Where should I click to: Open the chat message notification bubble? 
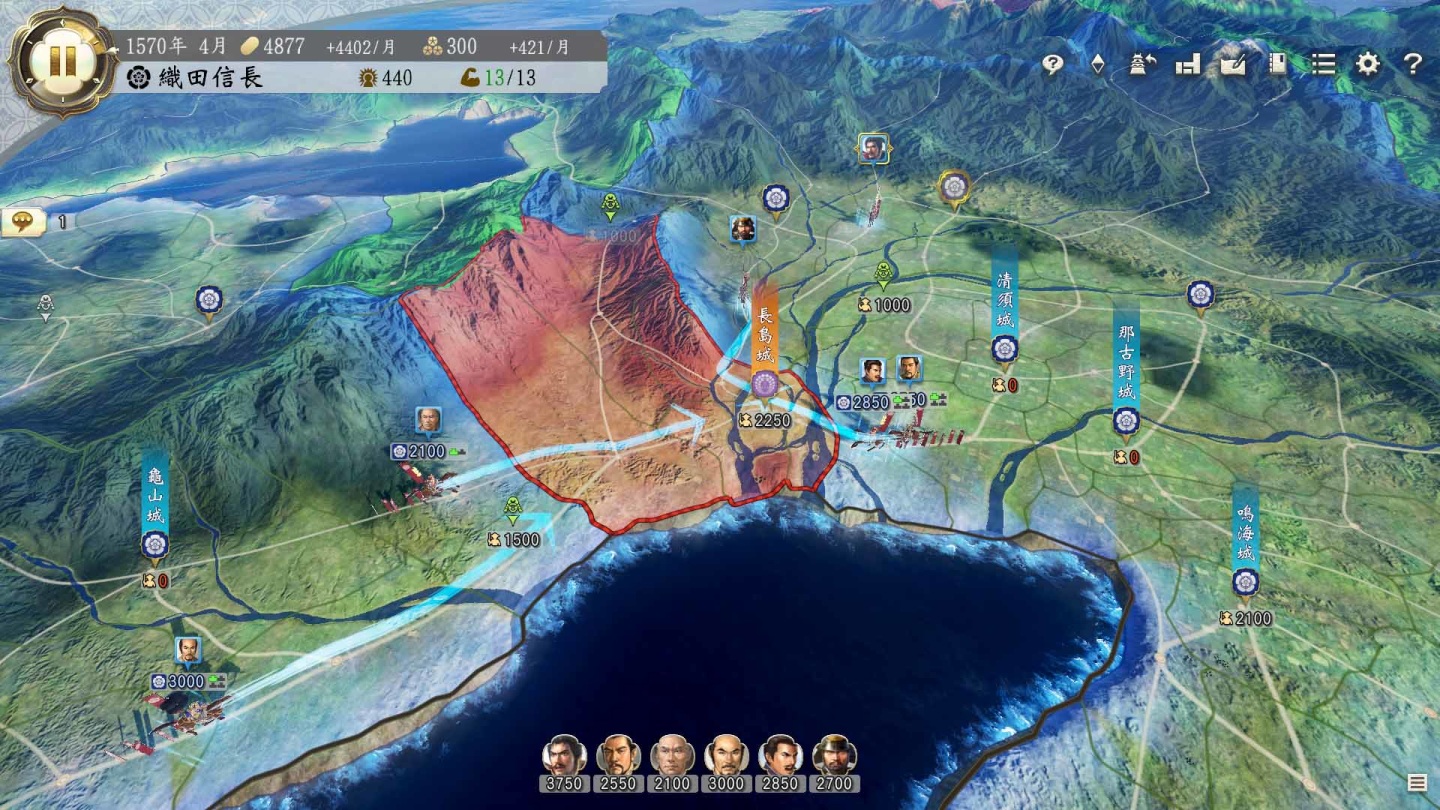tap(24, 221)
